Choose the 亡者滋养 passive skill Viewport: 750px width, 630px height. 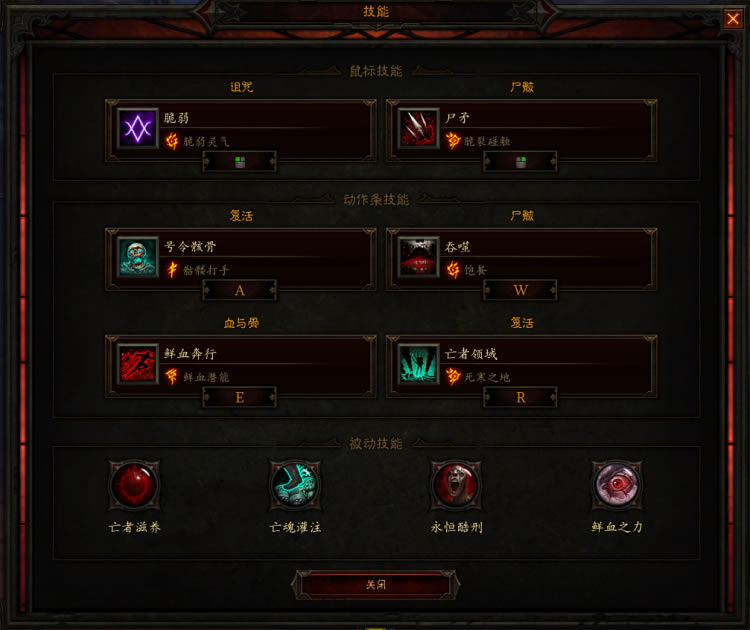[134, 486]
